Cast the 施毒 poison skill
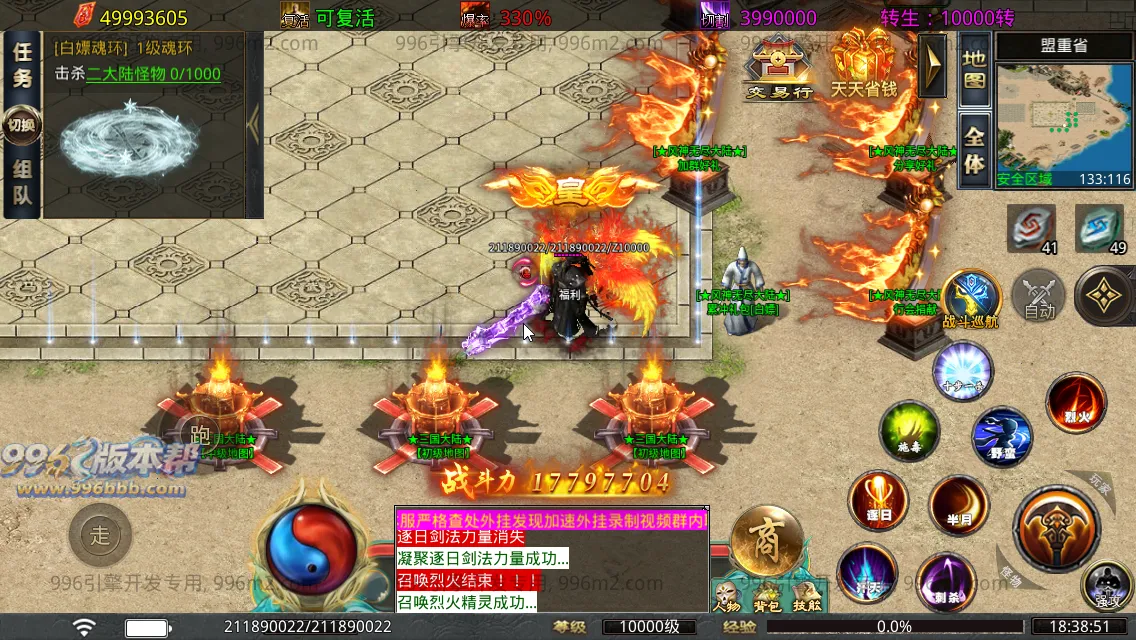Screen dimensions: 1136x640 [x=908, y=431]
